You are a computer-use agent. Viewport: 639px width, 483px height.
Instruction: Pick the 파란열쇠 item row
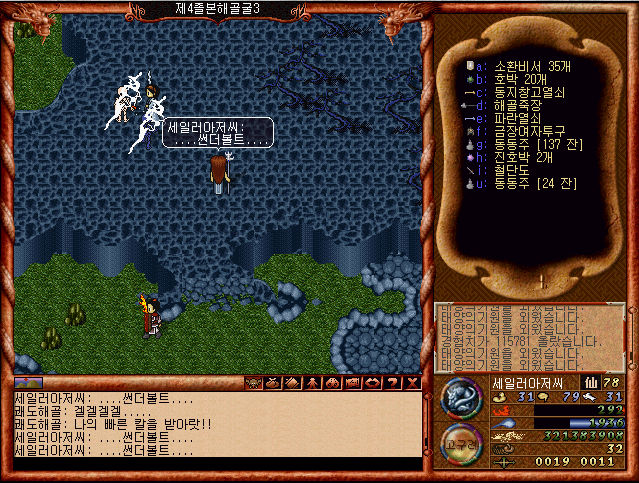point(517,116)
